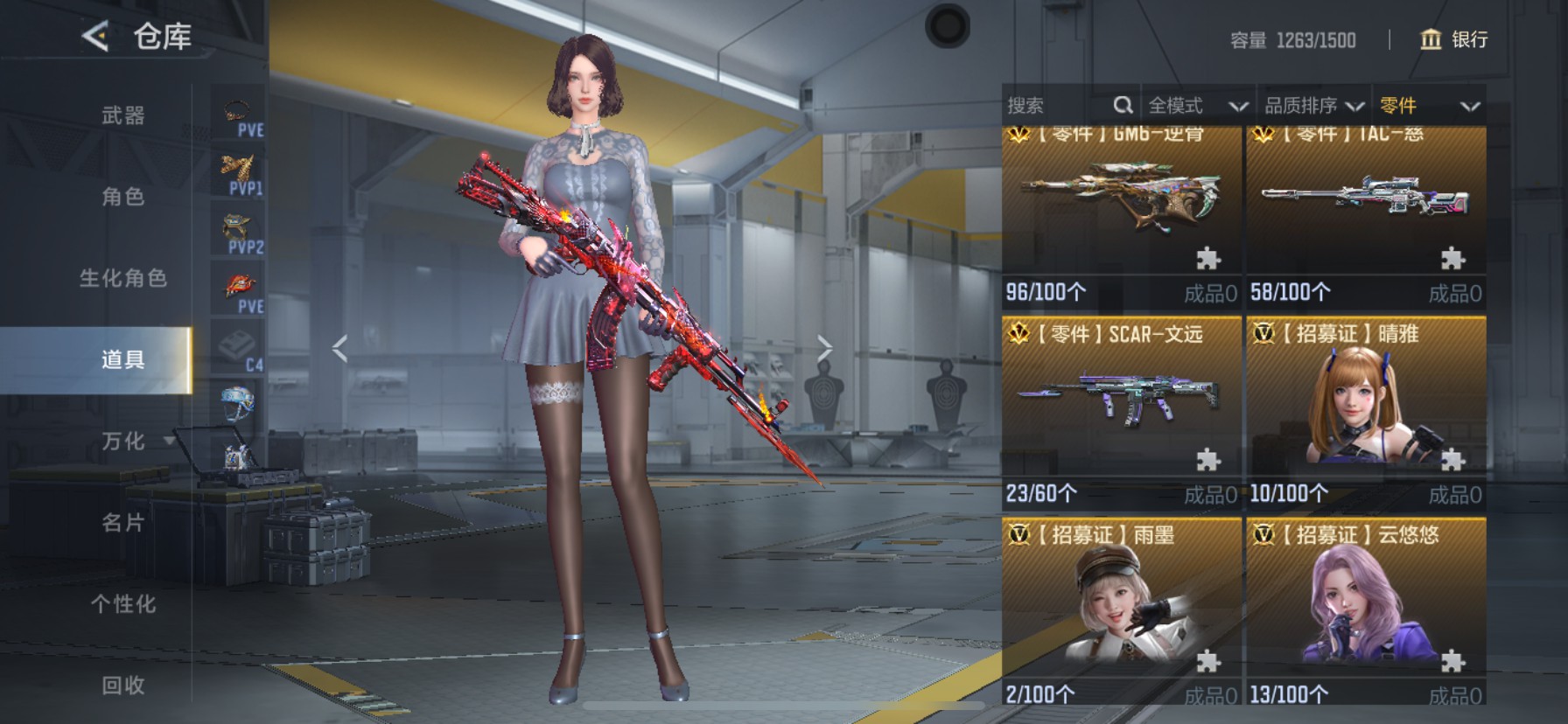The height and width of the screenshot is (724, 1568).
Task: Select the 晴雅 recruitment card
Action: [x=1366, y=411]
